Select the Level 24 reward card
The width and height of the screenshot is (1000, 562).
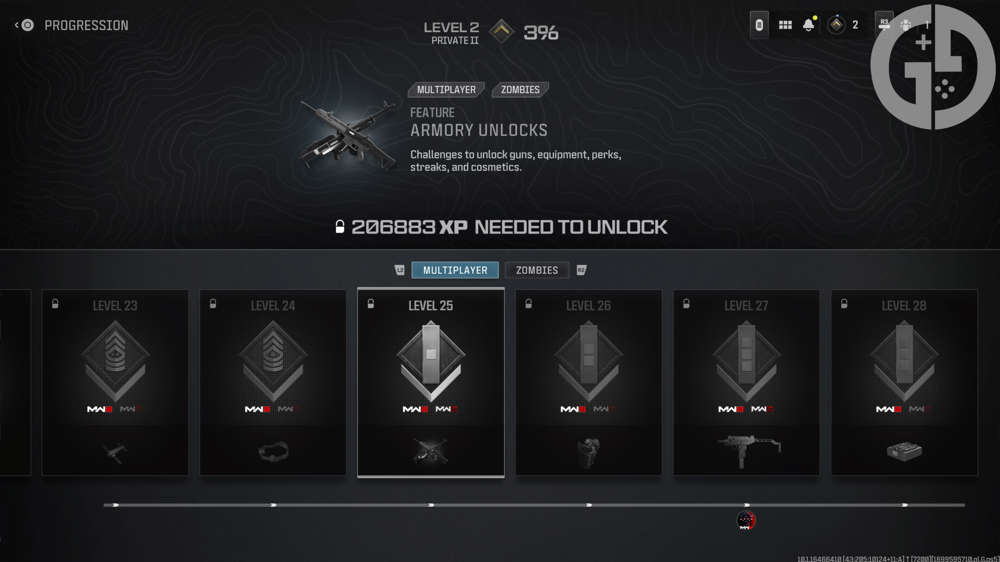click(x=273, y=383)
